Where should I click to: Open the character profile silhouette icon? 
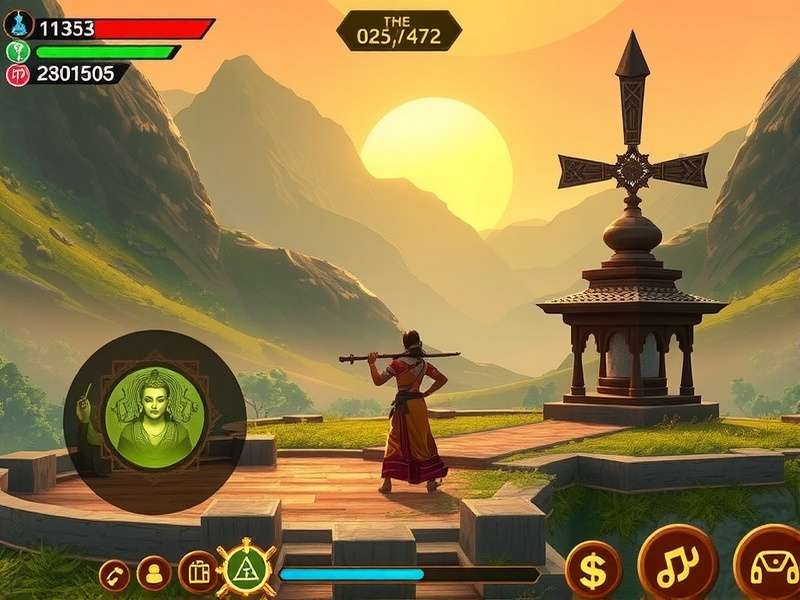[x=154, y=573]
